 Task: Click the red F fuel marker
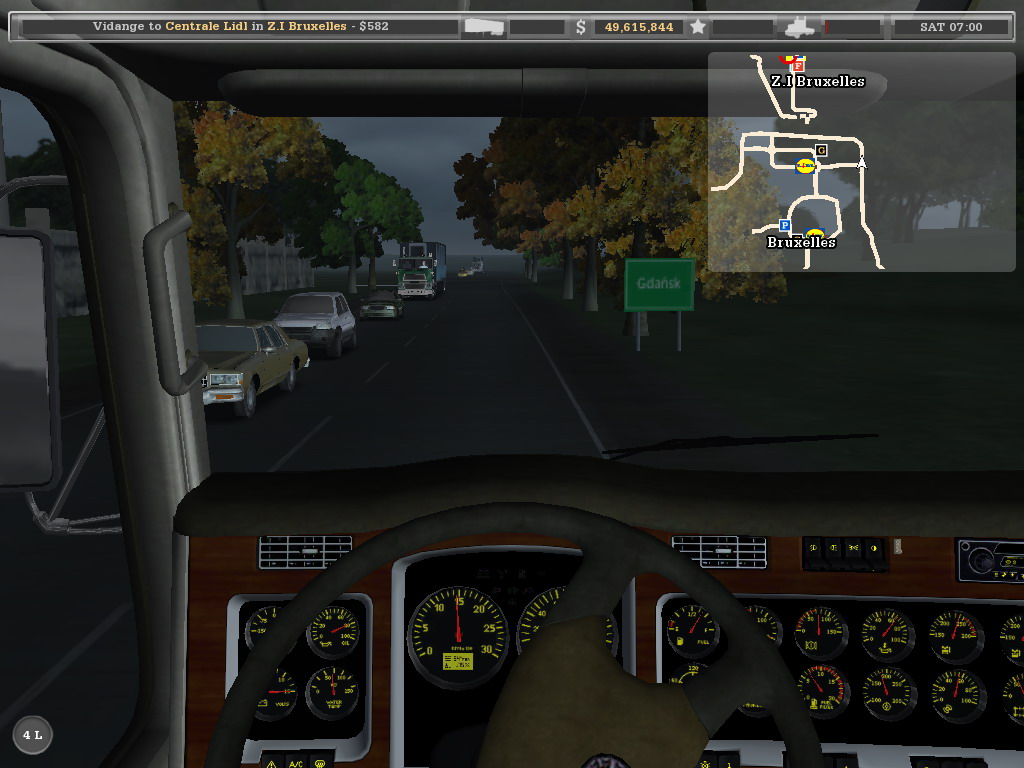[798, 66]
